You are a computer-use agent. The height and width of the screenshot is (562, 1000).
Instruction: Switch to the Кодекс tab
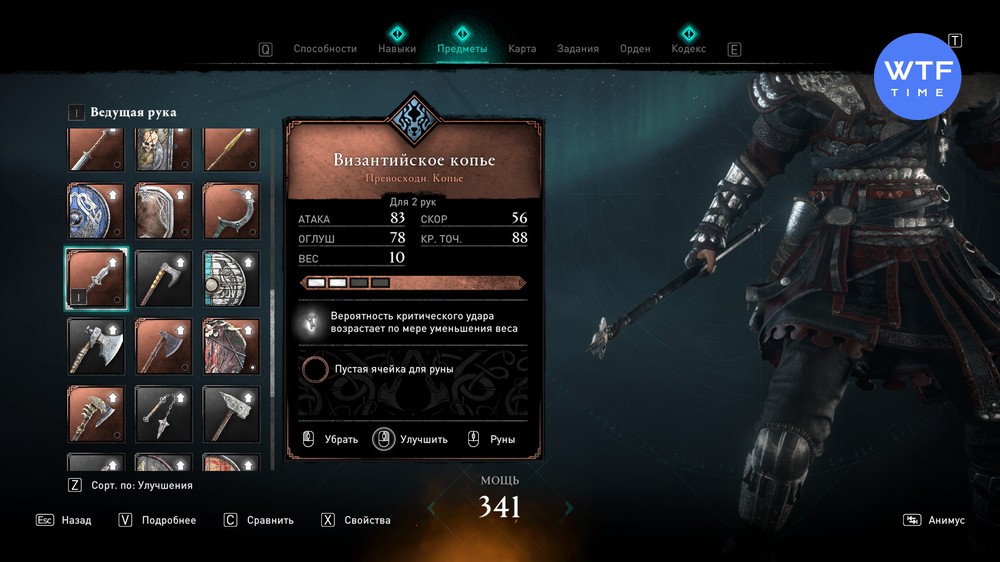[x=688, y=48]
